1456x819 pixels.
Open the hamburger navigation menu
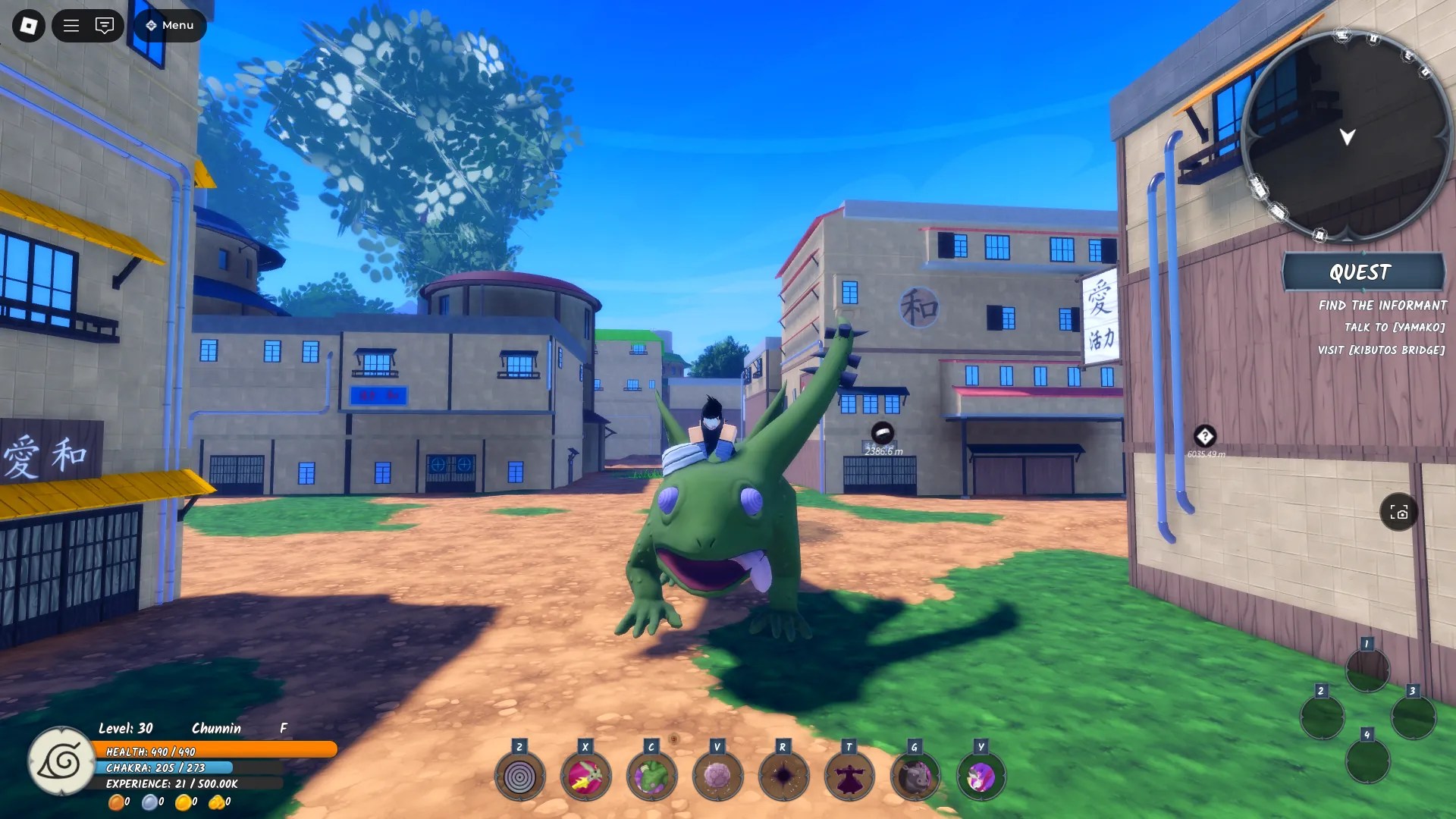[70, 25]
